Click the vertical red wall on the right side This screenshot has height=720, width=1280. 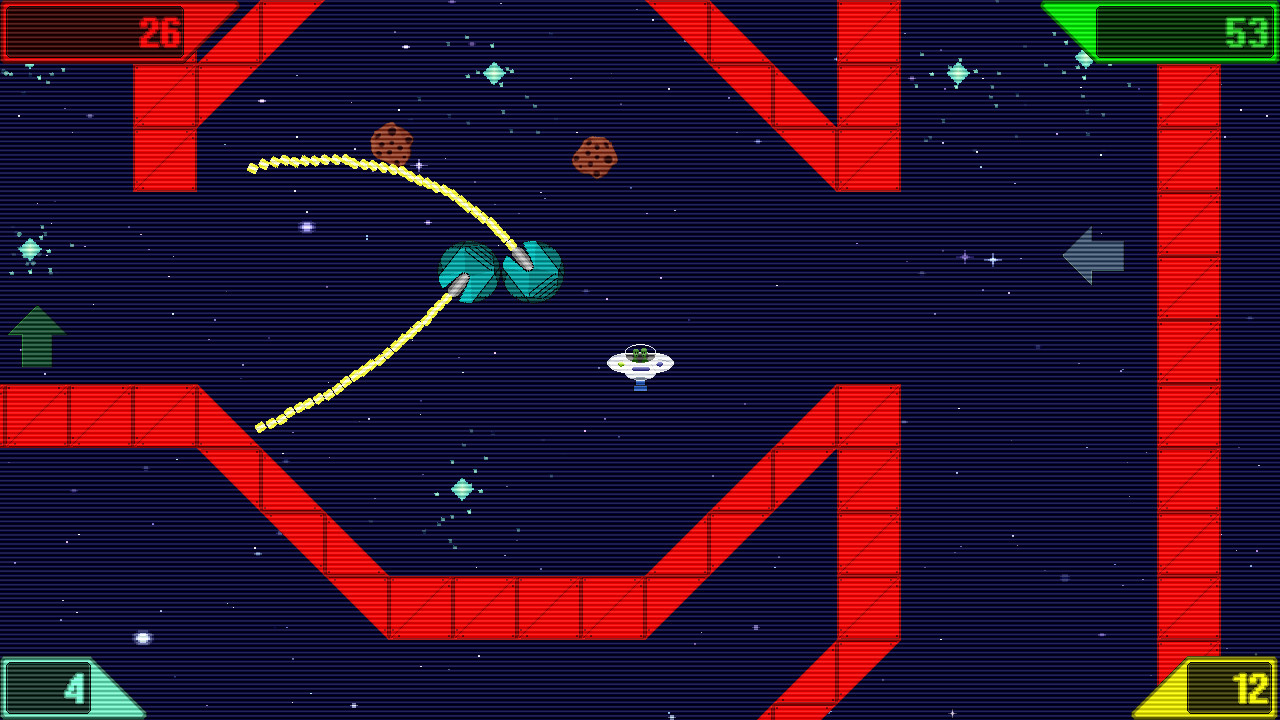coord(1192,350)
